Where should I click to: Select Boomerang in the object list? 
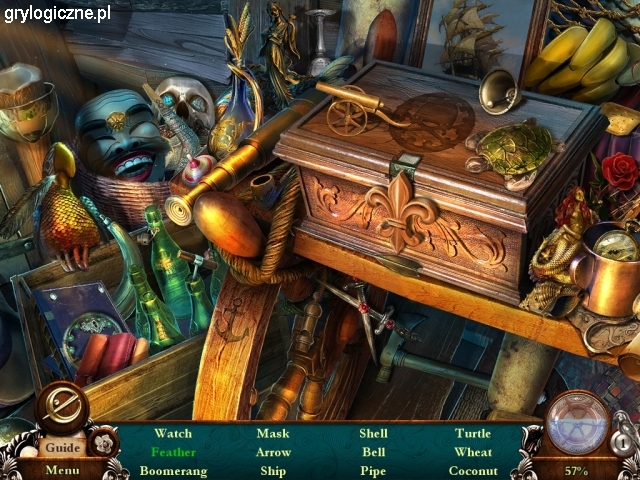click(173, 470)
